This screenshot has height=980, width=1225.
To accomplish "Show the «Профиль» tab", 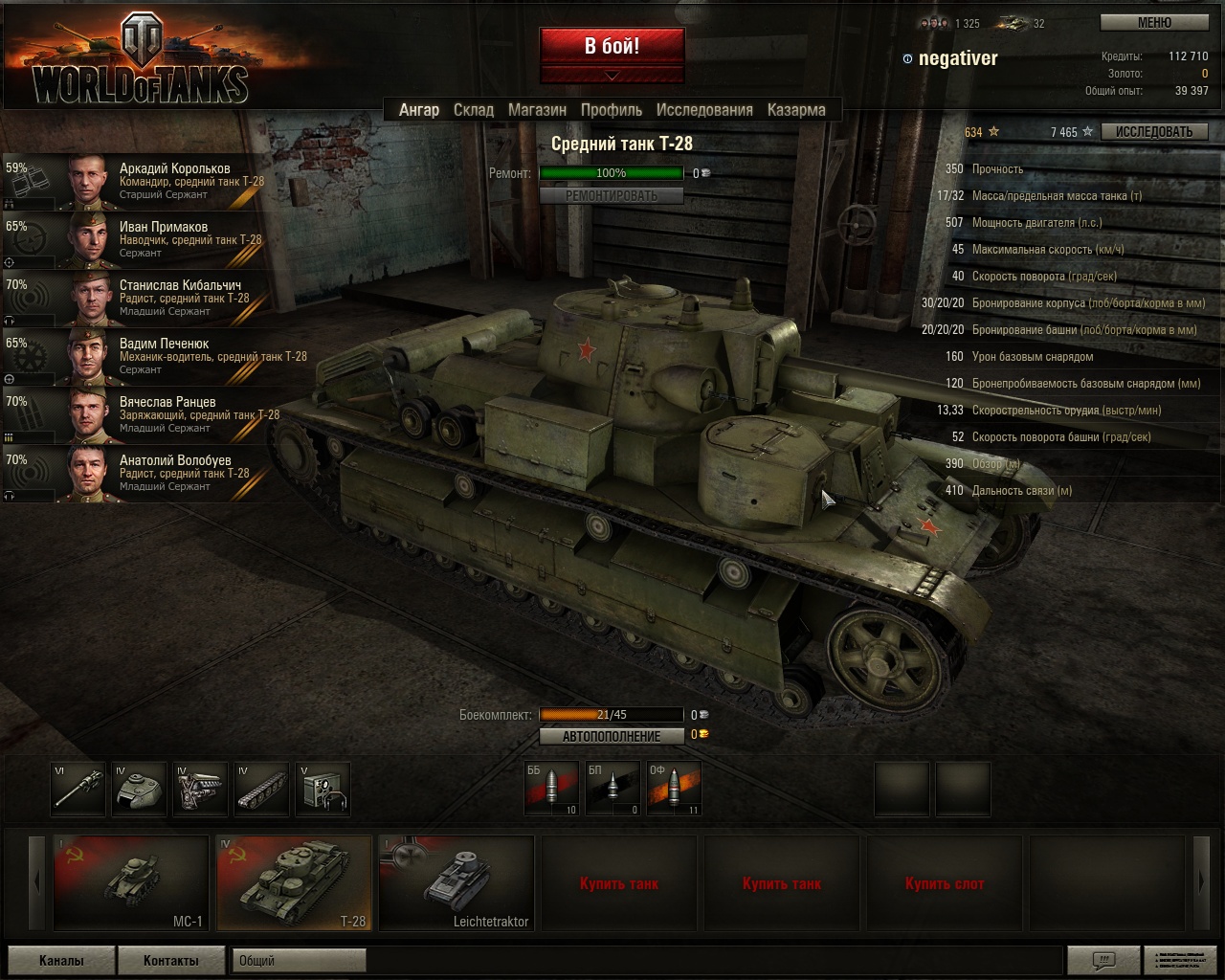I will (612, 110).
